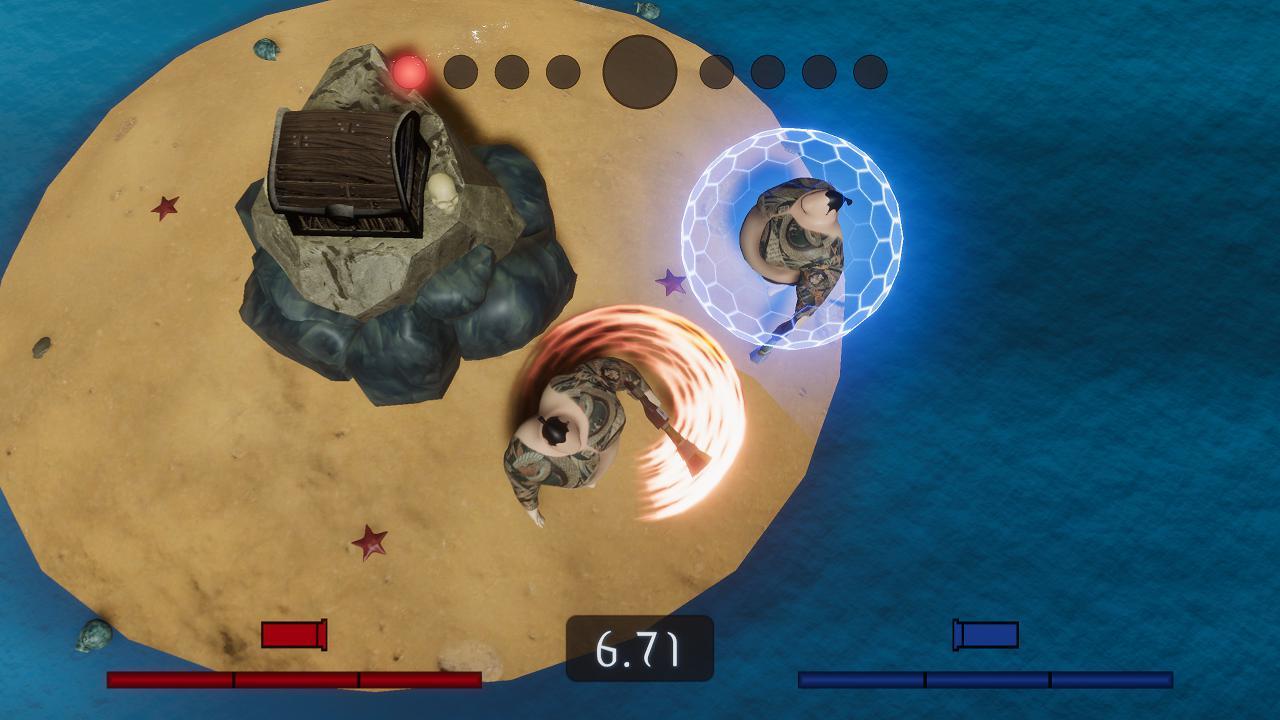Screen dimensions: 1280x720
Task: Click the purple star near the shield bubble
Action: point(670,283)
